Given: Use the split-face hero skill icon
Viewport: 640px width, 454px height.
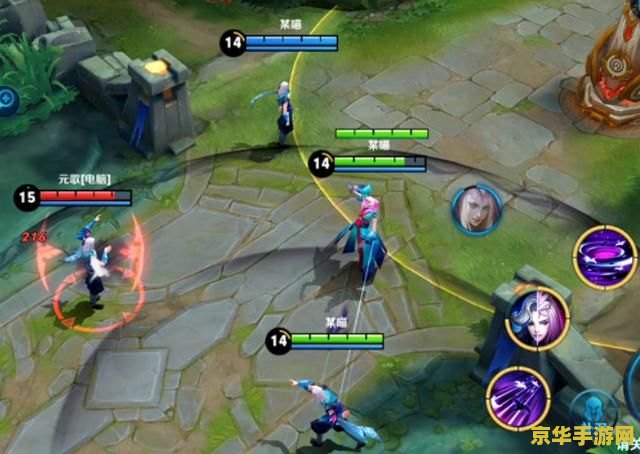Looking at the screenshot, I should [537, 318].
